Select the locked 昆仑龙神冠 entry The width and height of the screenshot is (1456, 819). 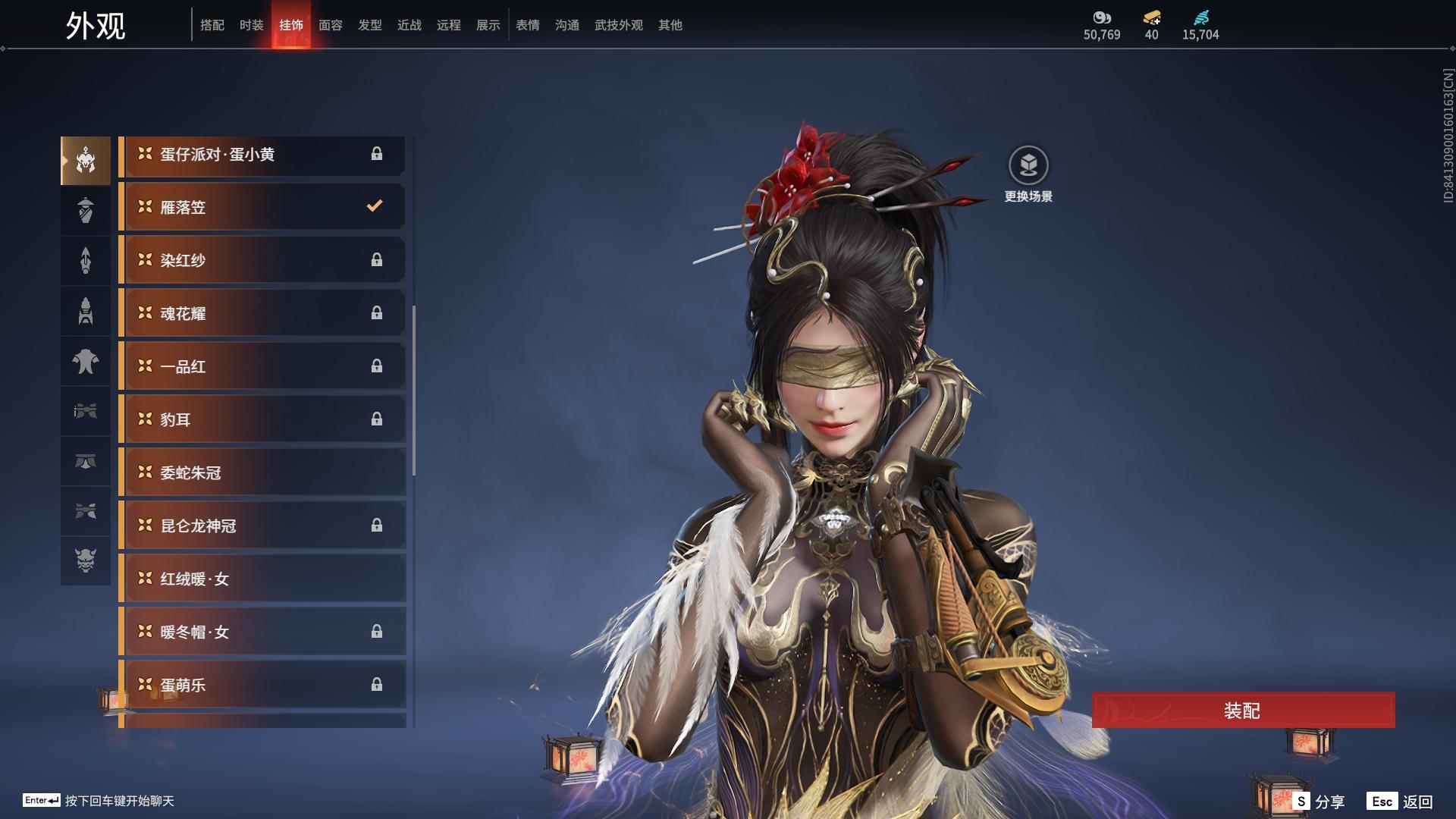point(262,526)
